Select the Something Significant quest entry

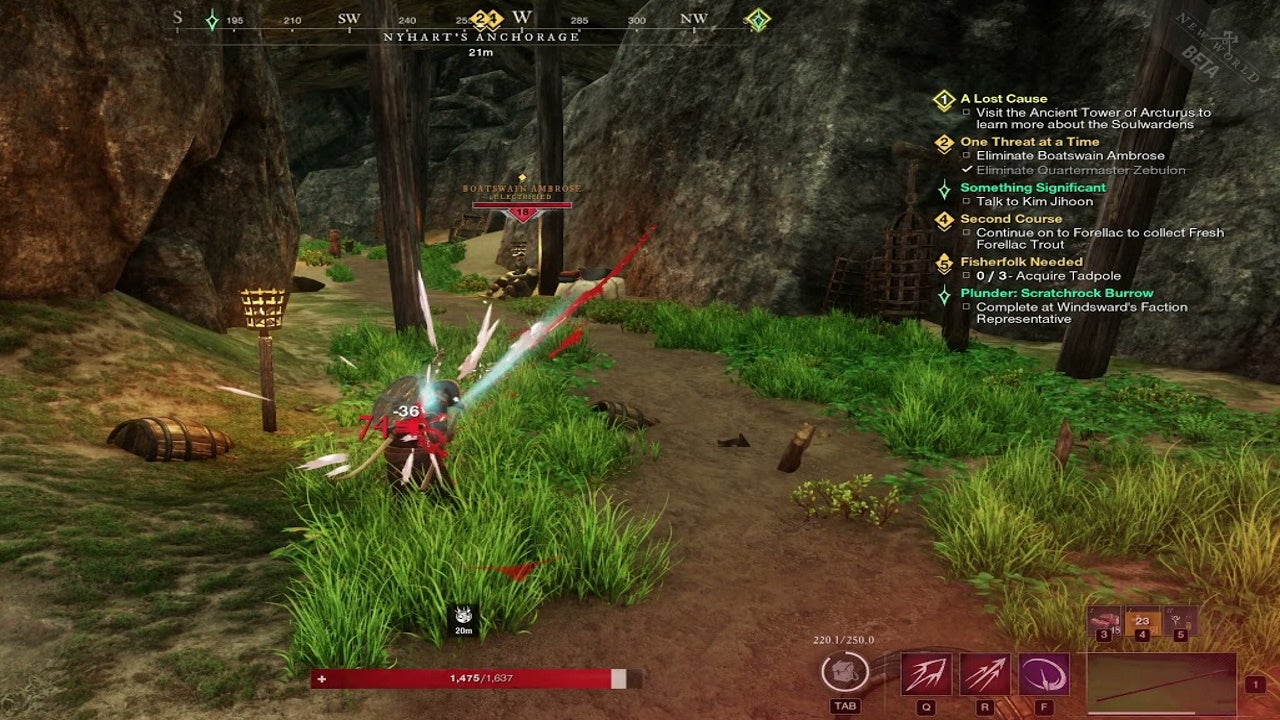1033,187
